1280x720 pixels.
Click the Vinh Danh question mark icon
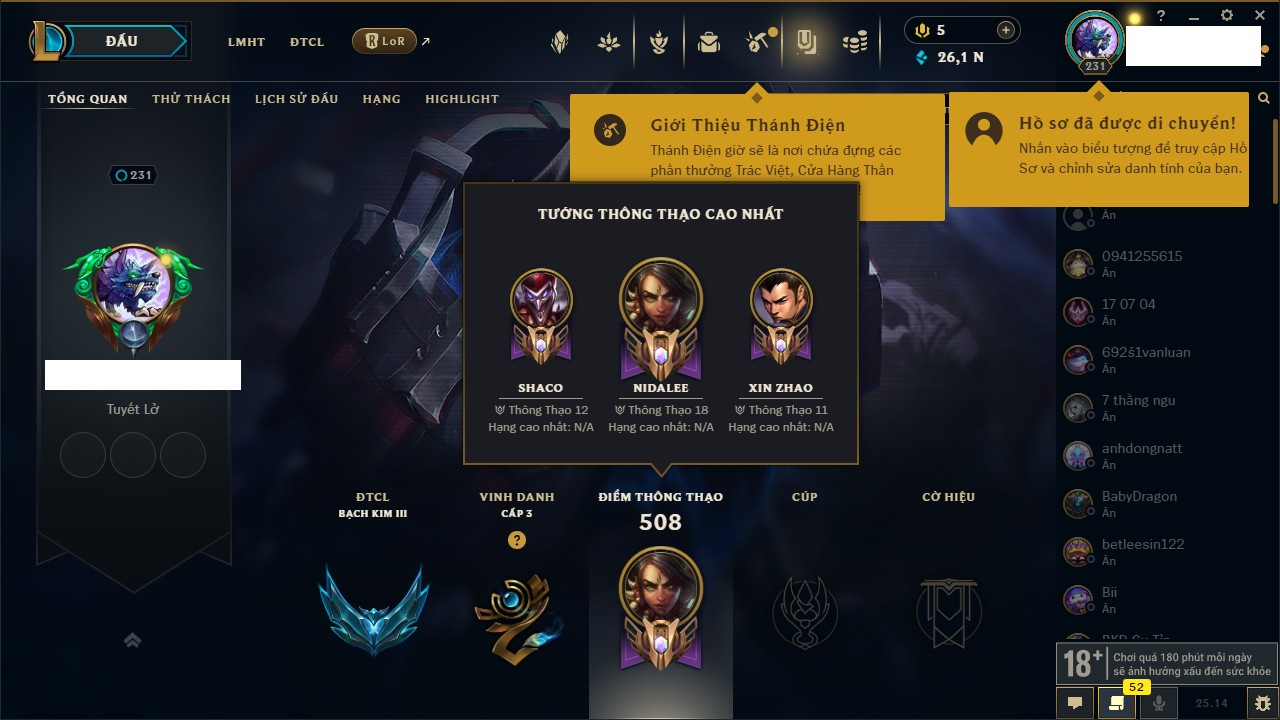tap(517, 540)
